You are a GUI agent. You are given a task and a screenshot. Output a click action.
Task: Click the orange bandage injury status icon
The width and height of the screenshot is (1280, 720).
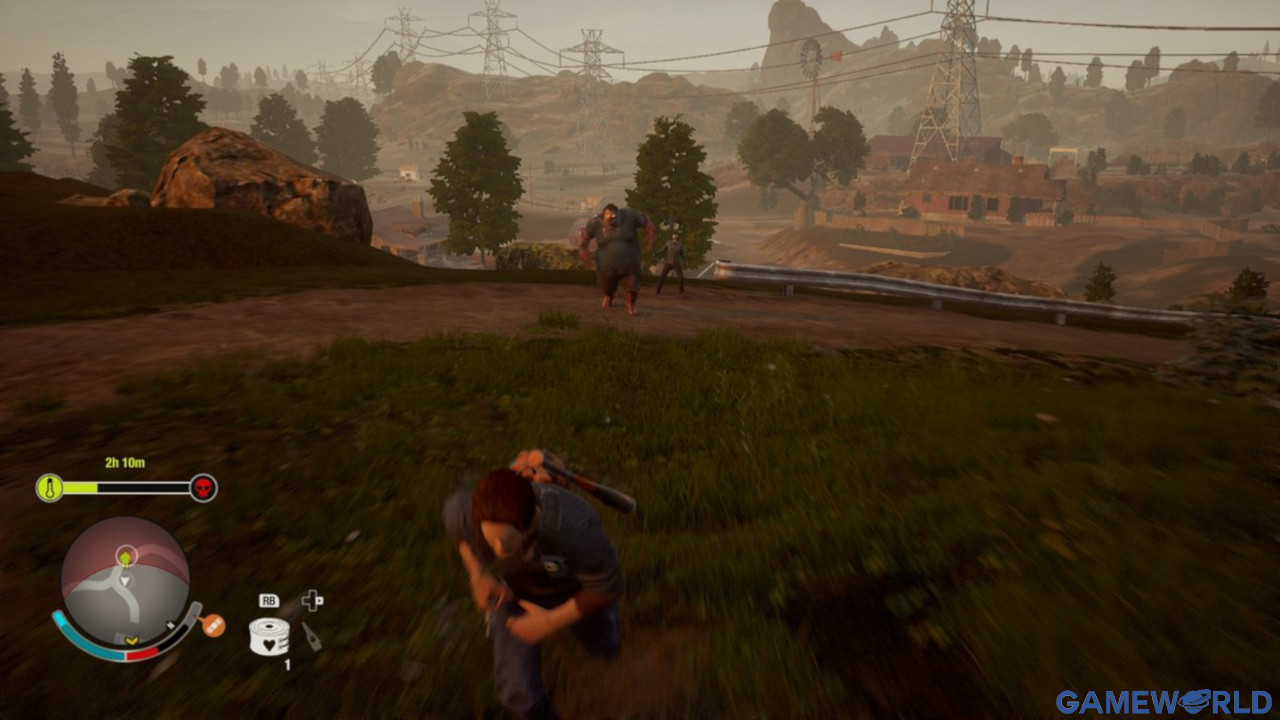point(212,626)
